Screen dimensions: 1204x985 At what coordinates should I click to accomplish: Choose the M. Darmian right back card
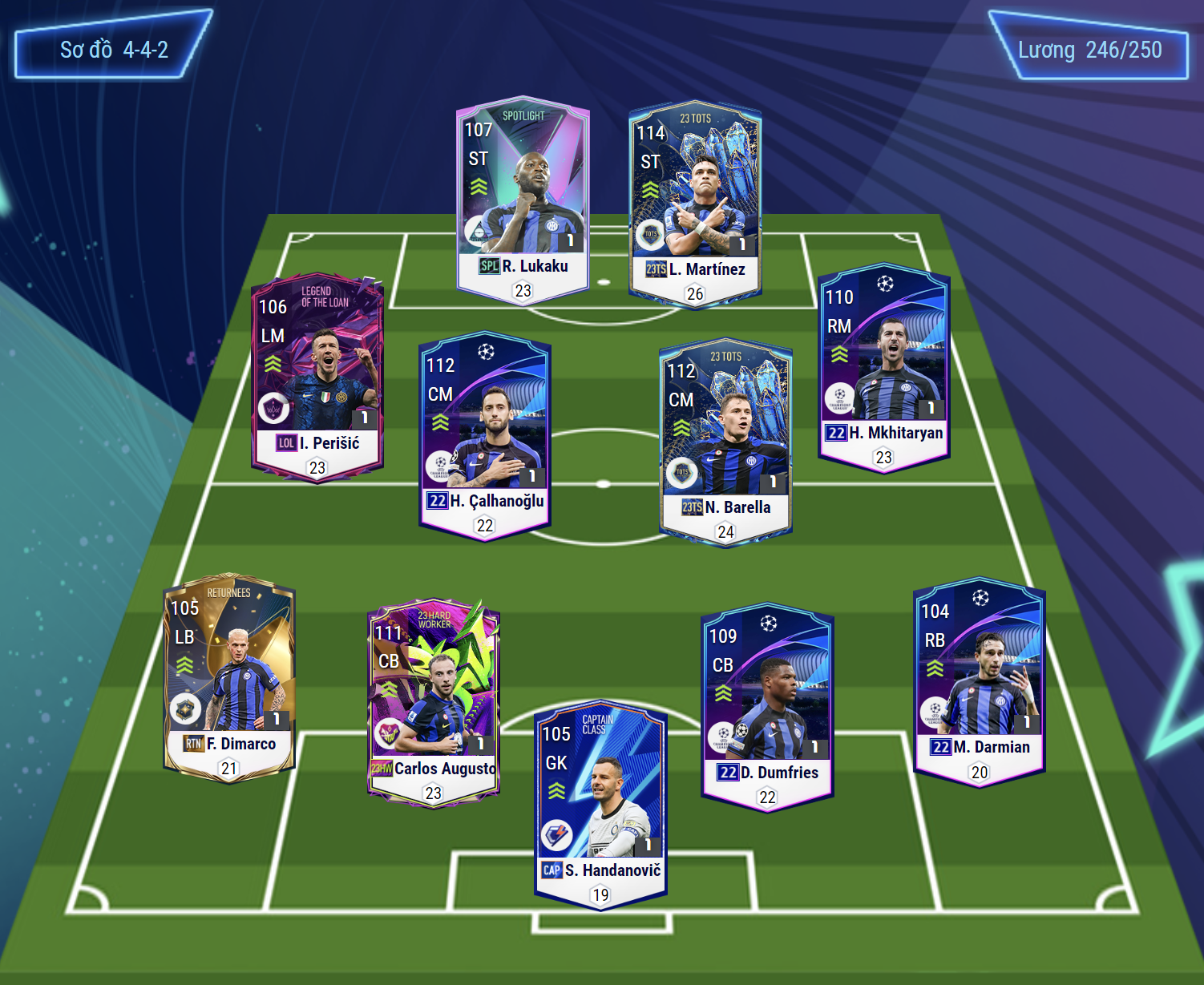coord(980,681)
